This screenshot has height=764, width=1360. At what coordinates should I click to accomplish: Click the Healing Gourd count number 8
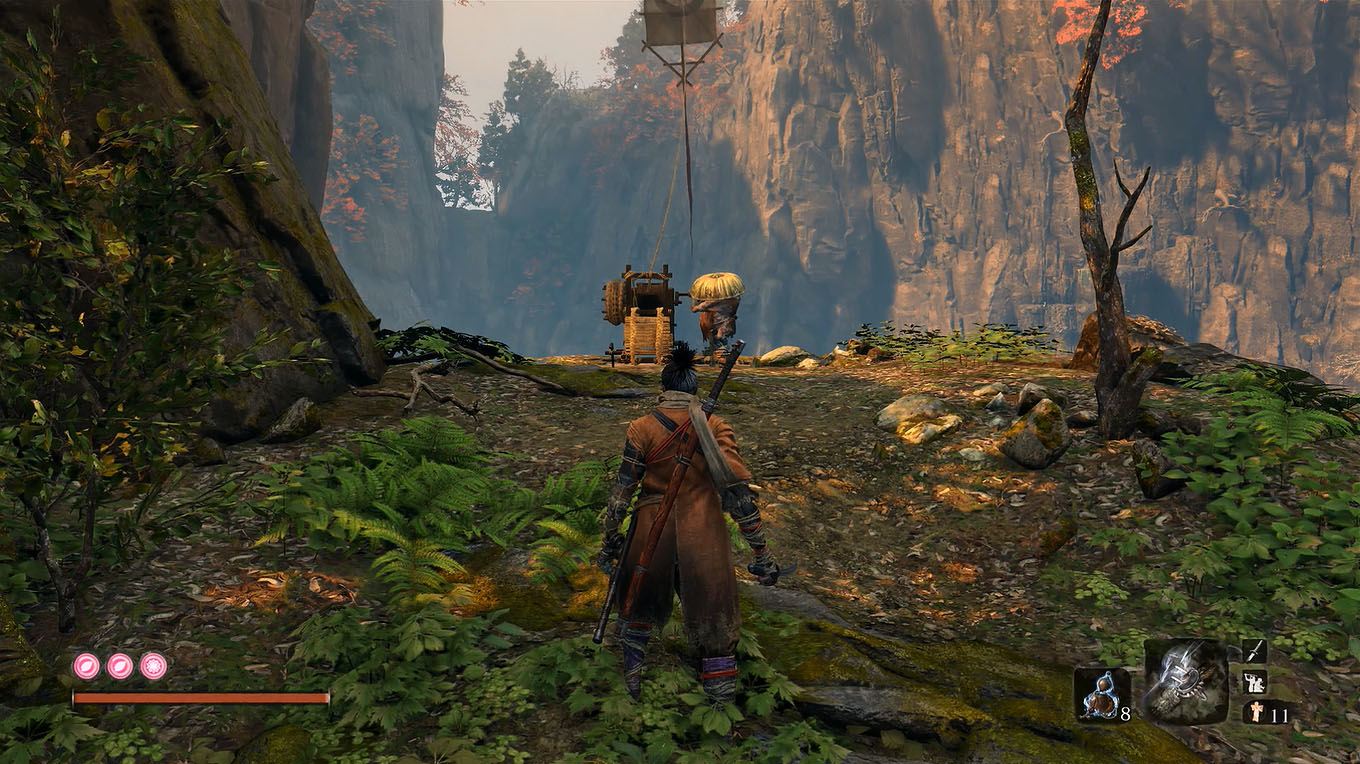coord(1125,713)
